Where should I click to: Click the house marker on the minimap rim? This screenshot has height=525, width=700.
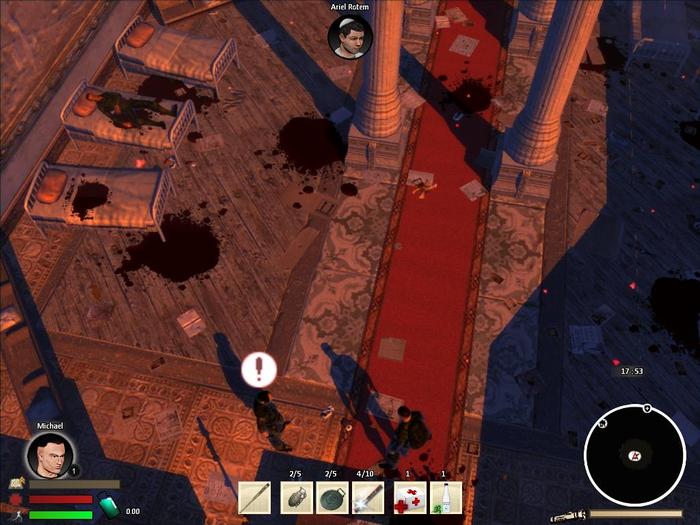click(603, 424)
